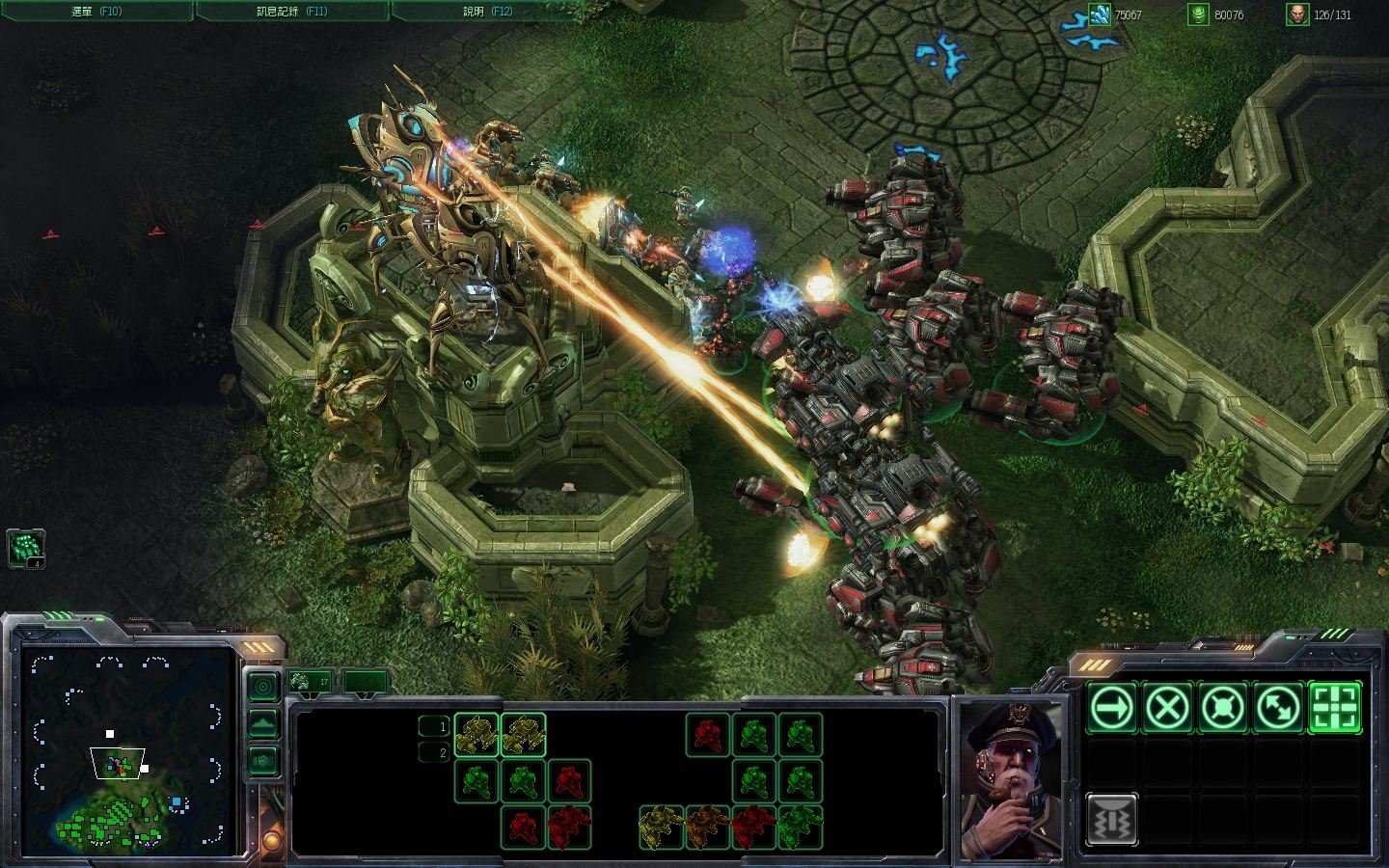Viewport: 1389px width, 868px height.
Task: Activate the Attack crosshair command
Action: tap(1334, 709)
